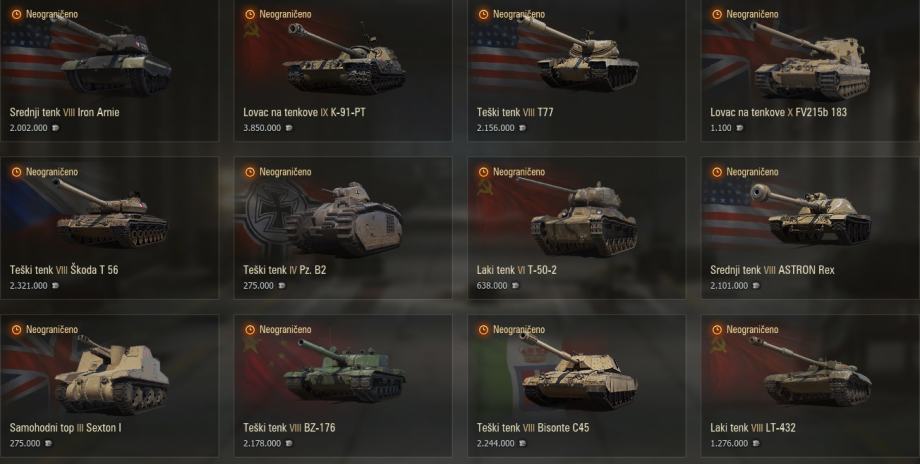920x464 pixels.
Task: Select the T-50-2 light tank card
Action: coord(576,225)
